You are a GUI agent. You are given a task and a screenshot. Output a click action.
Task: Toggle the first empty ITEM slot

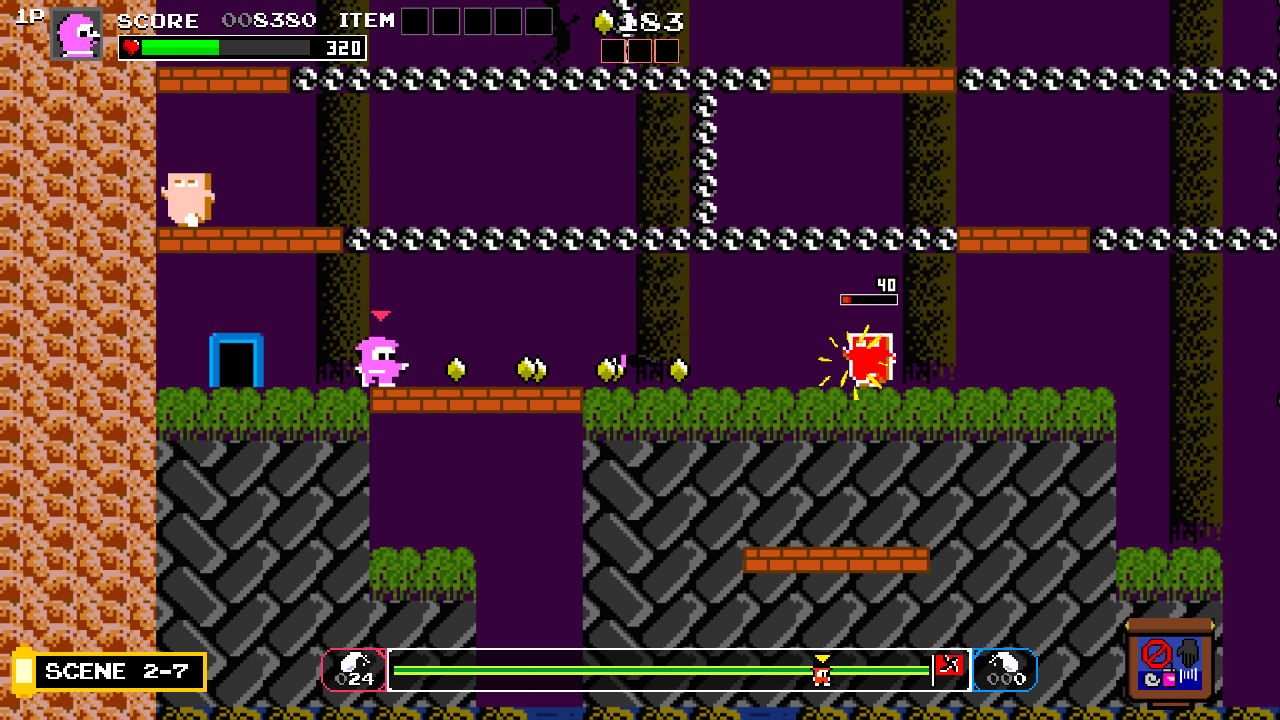[413, 20]
